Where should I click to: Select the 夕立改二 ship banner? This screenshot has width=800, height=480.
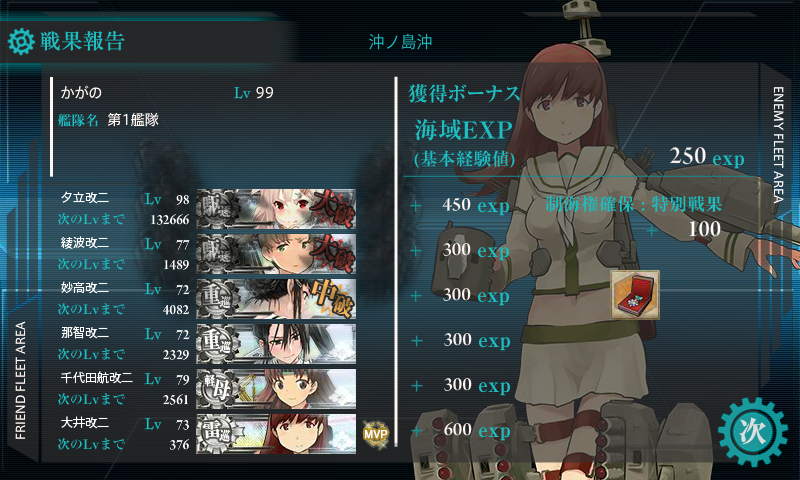coord(277,208)
